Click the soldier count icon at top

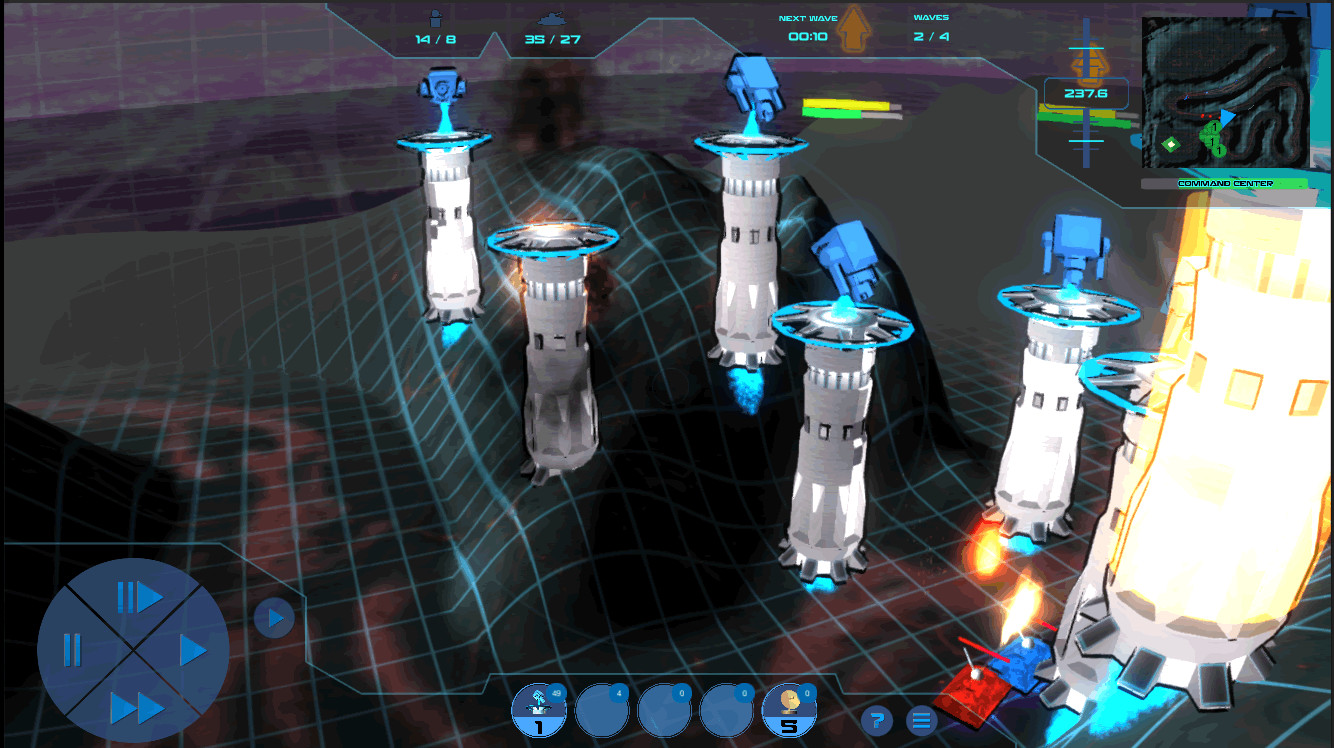click(436, 18)
